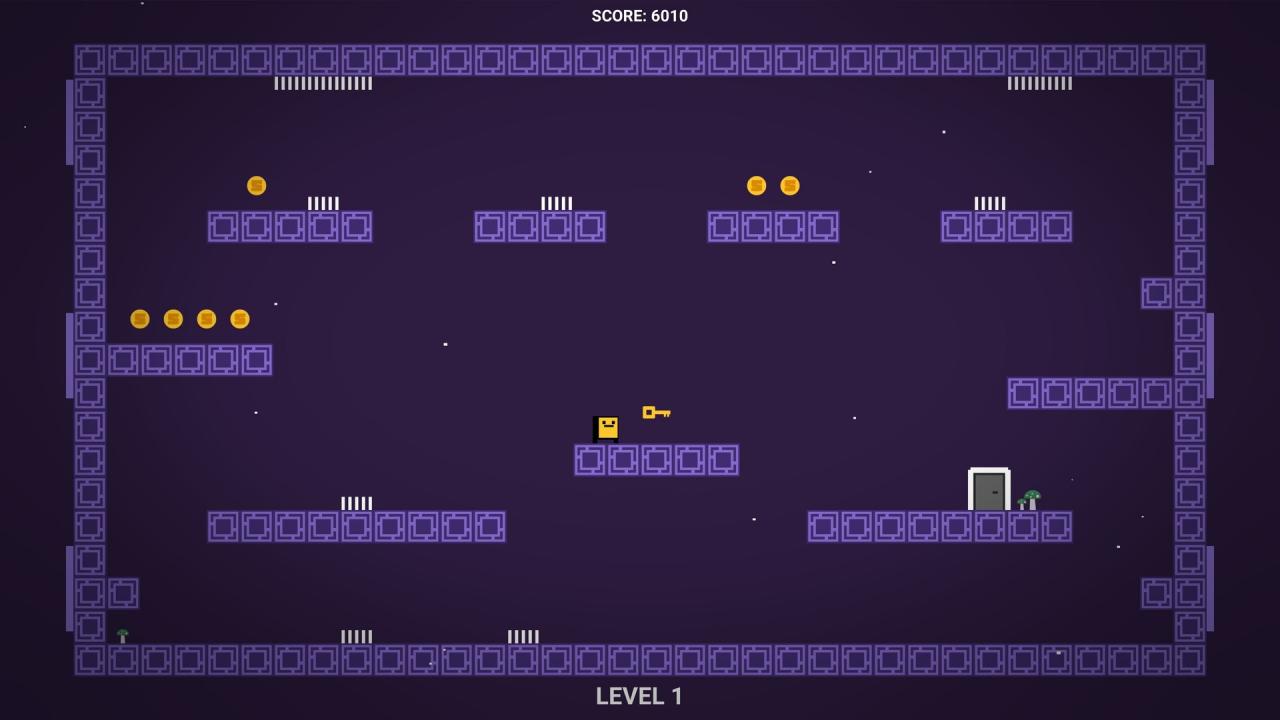1280x720 pixels.
Task: Select the spikes on the platform below the coins
Action: (x=322, y=202)
